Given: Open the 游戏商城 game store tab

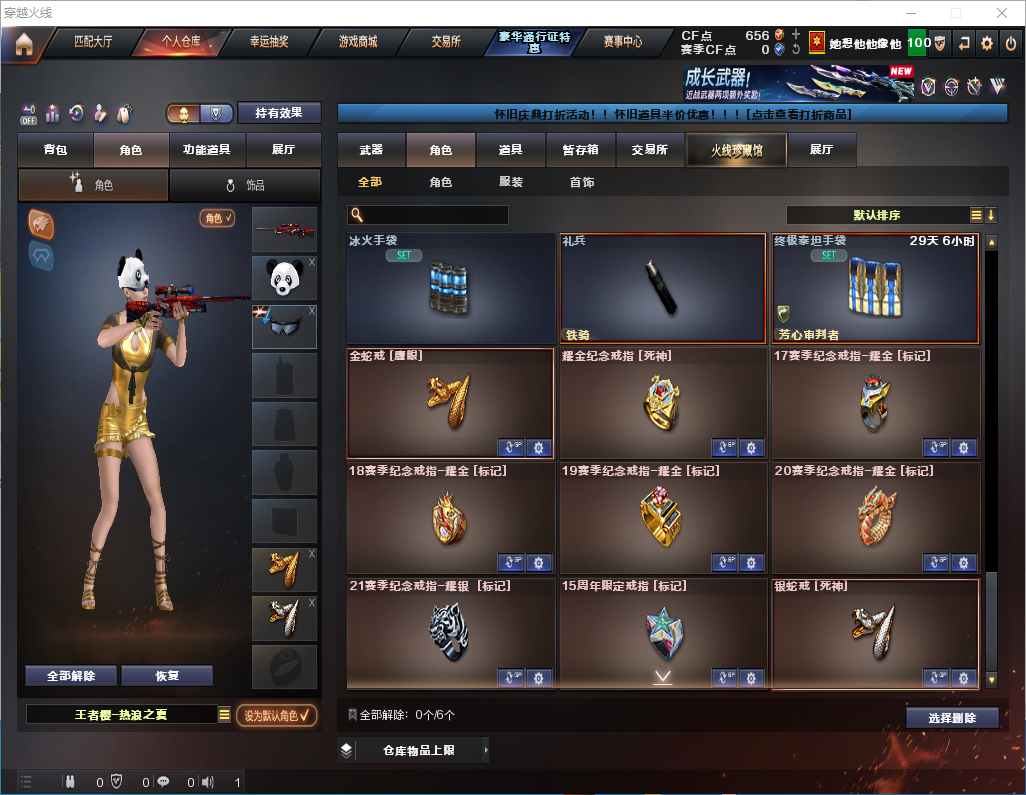Looking at the screenshot, I should click(x=357, y=42).
